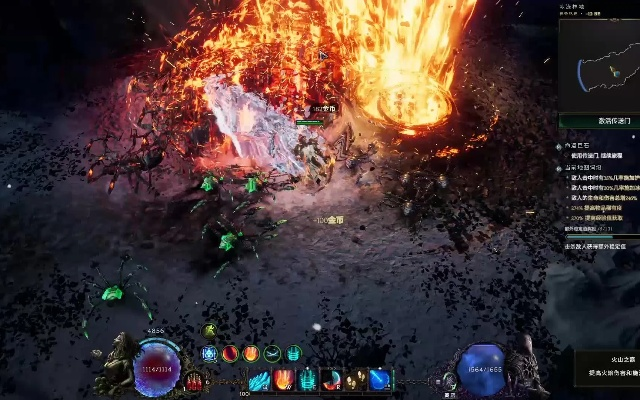This screenshot has height=400, width=640.
Task: View the round flame buff icon
Action: click(x=251, y=353)
